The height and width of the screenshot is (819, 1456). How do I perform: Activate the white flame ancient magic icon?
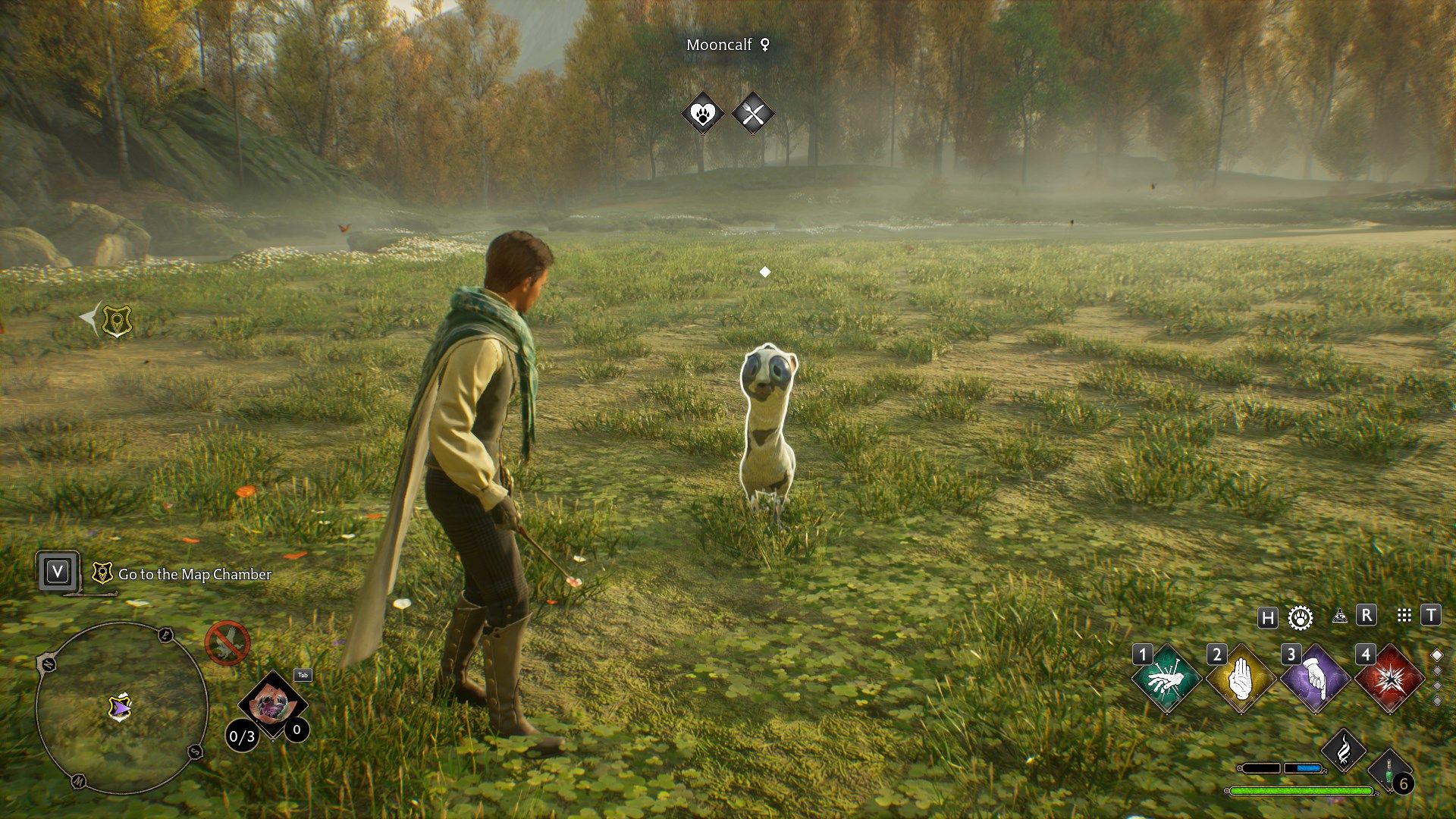[x=1343, y=751]
